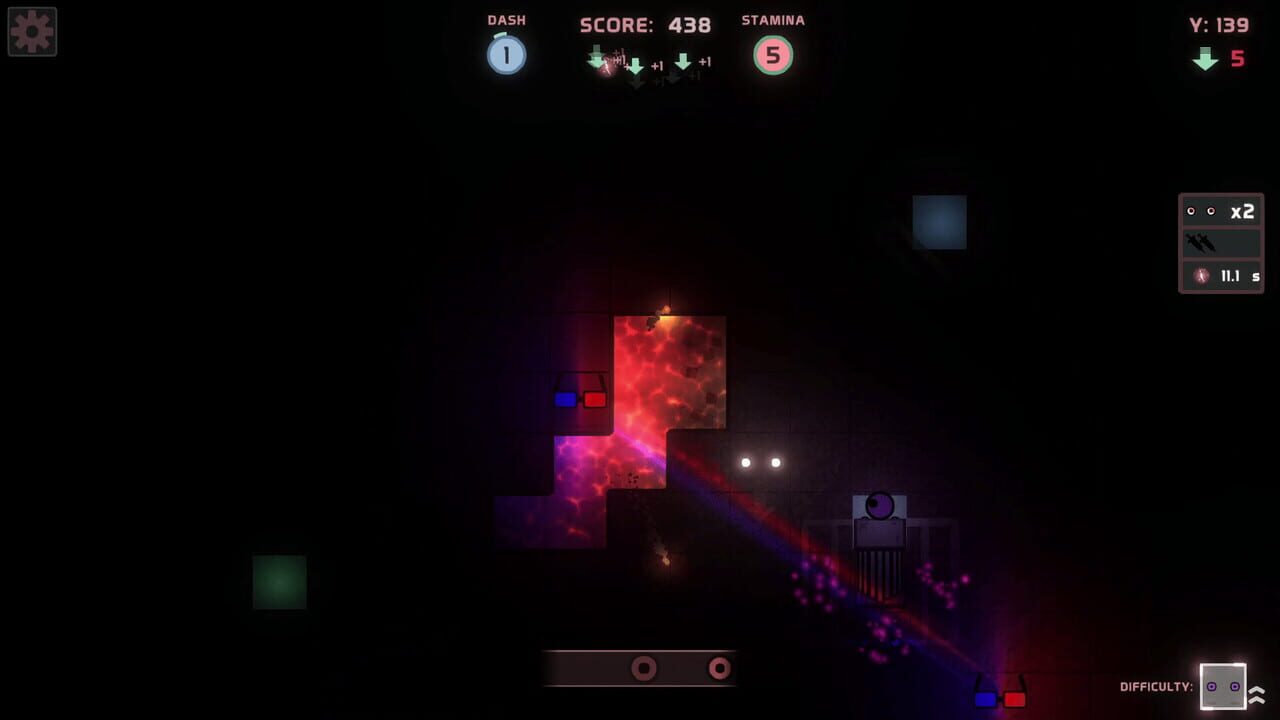Expand the powerup panel on the right
1280x720 pixels.
tap(1220, 243)
